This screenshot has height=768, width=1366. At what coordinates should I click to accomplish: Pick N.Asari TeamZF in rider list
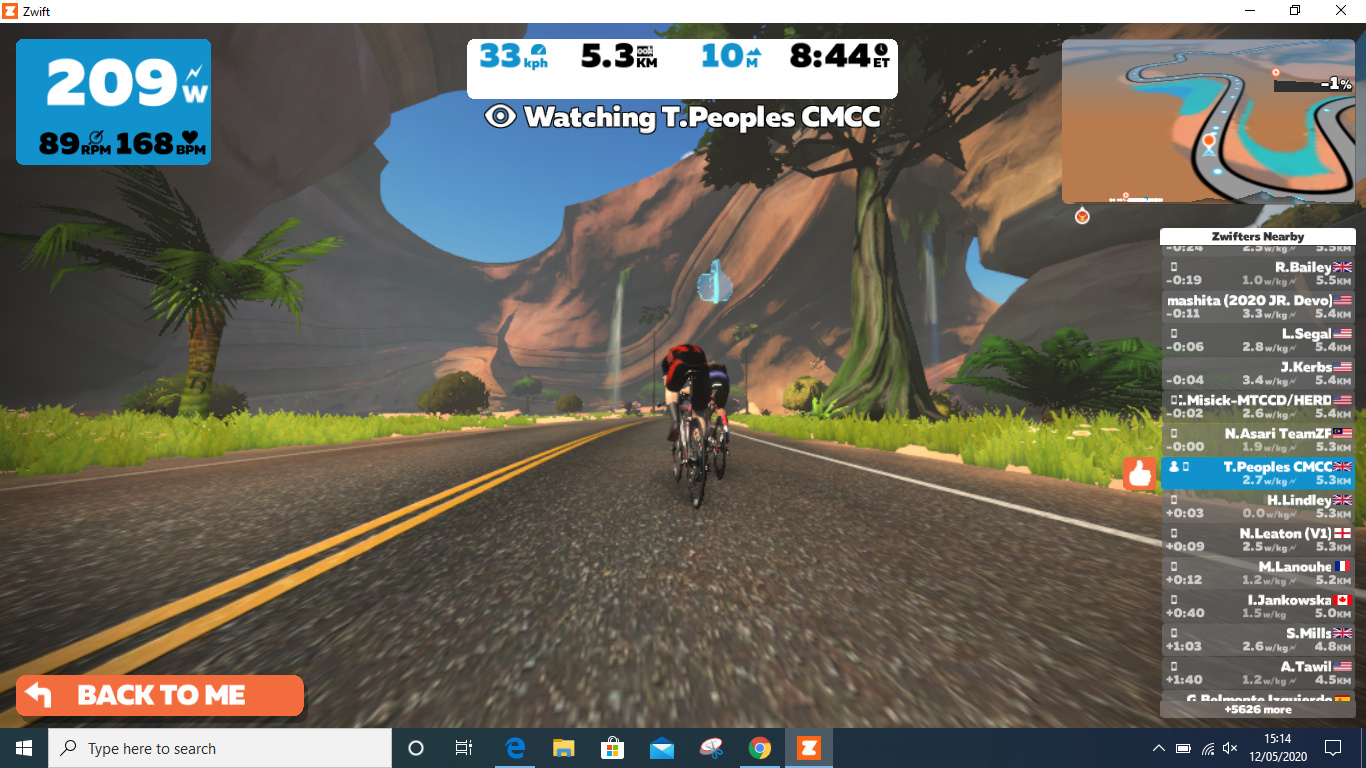[1258, 440]
